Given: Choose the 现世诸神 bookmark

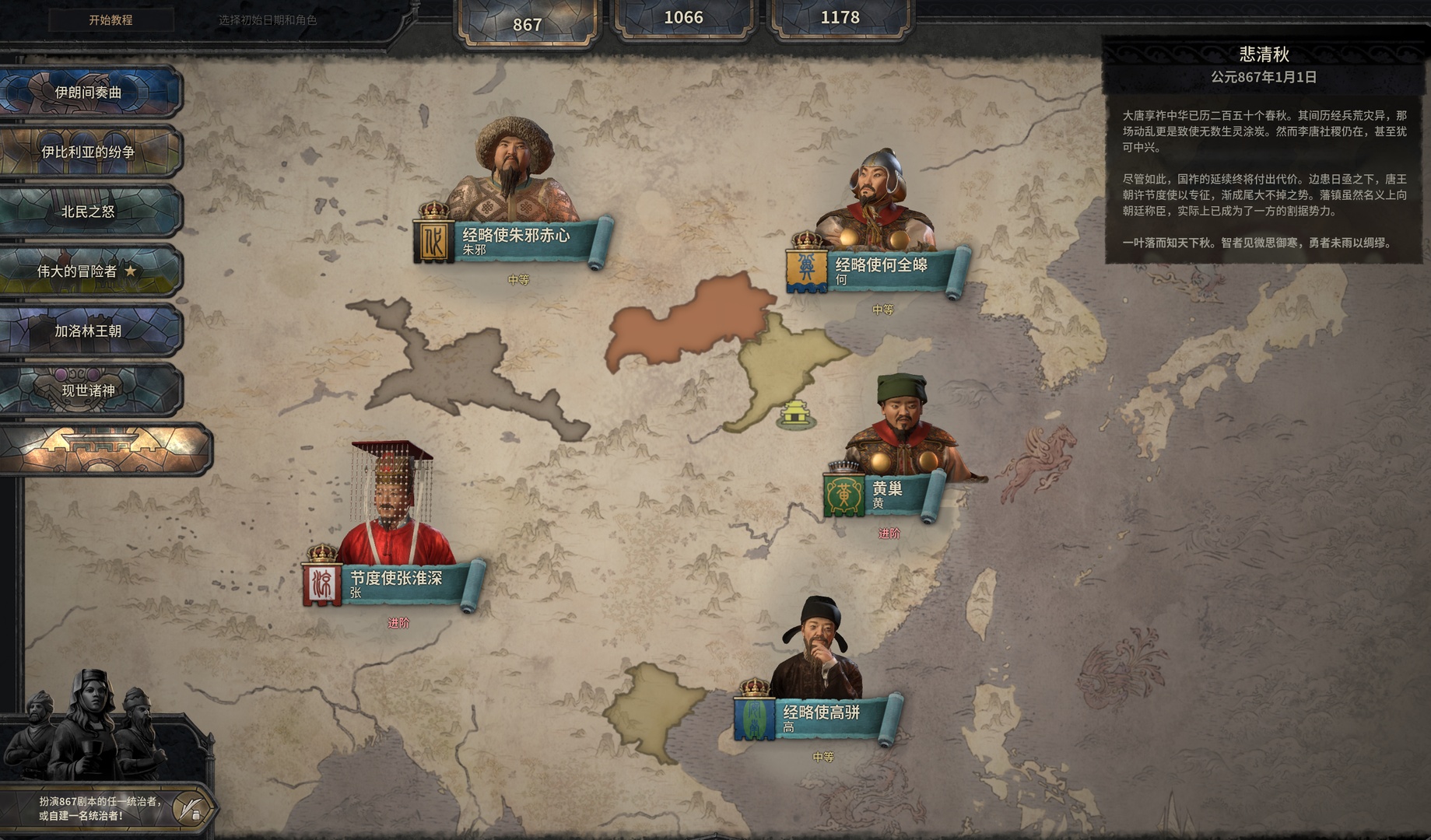Looking at the screenshot, I should 89,390.
